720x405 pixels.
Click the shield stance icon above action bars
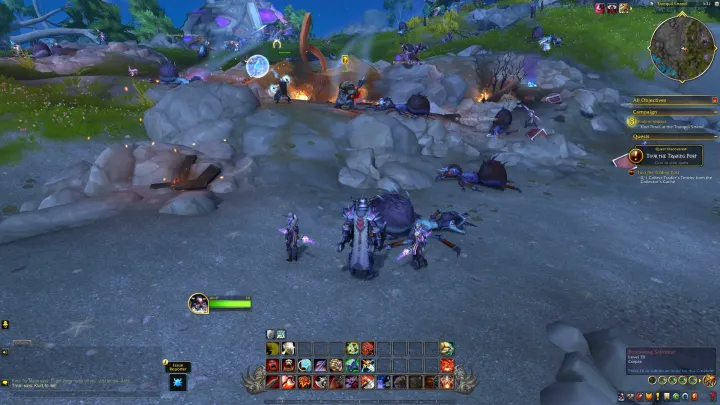point(271,334)
